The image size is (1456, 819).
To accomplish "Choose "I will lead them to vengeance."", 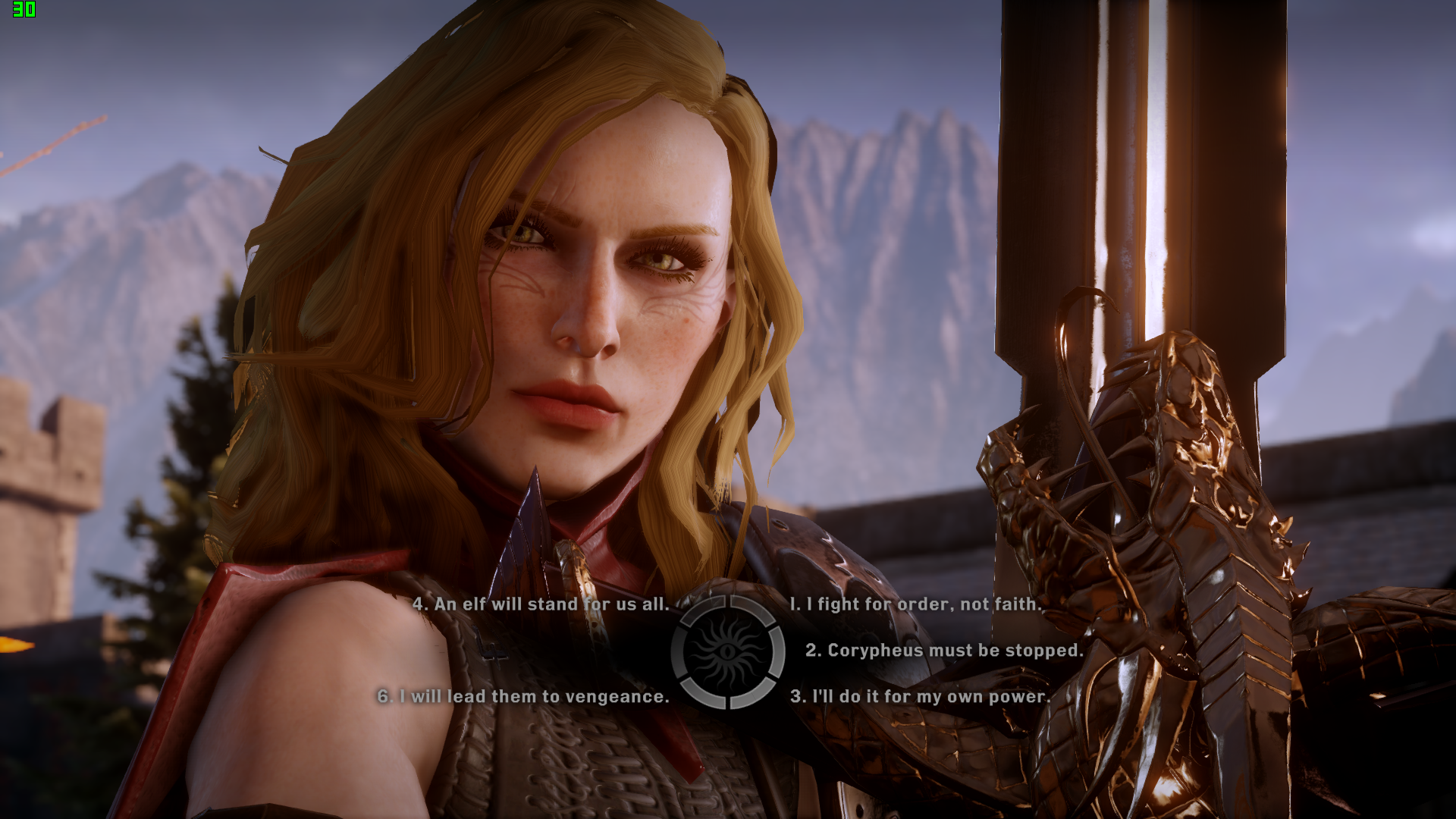I will point(523,697).
